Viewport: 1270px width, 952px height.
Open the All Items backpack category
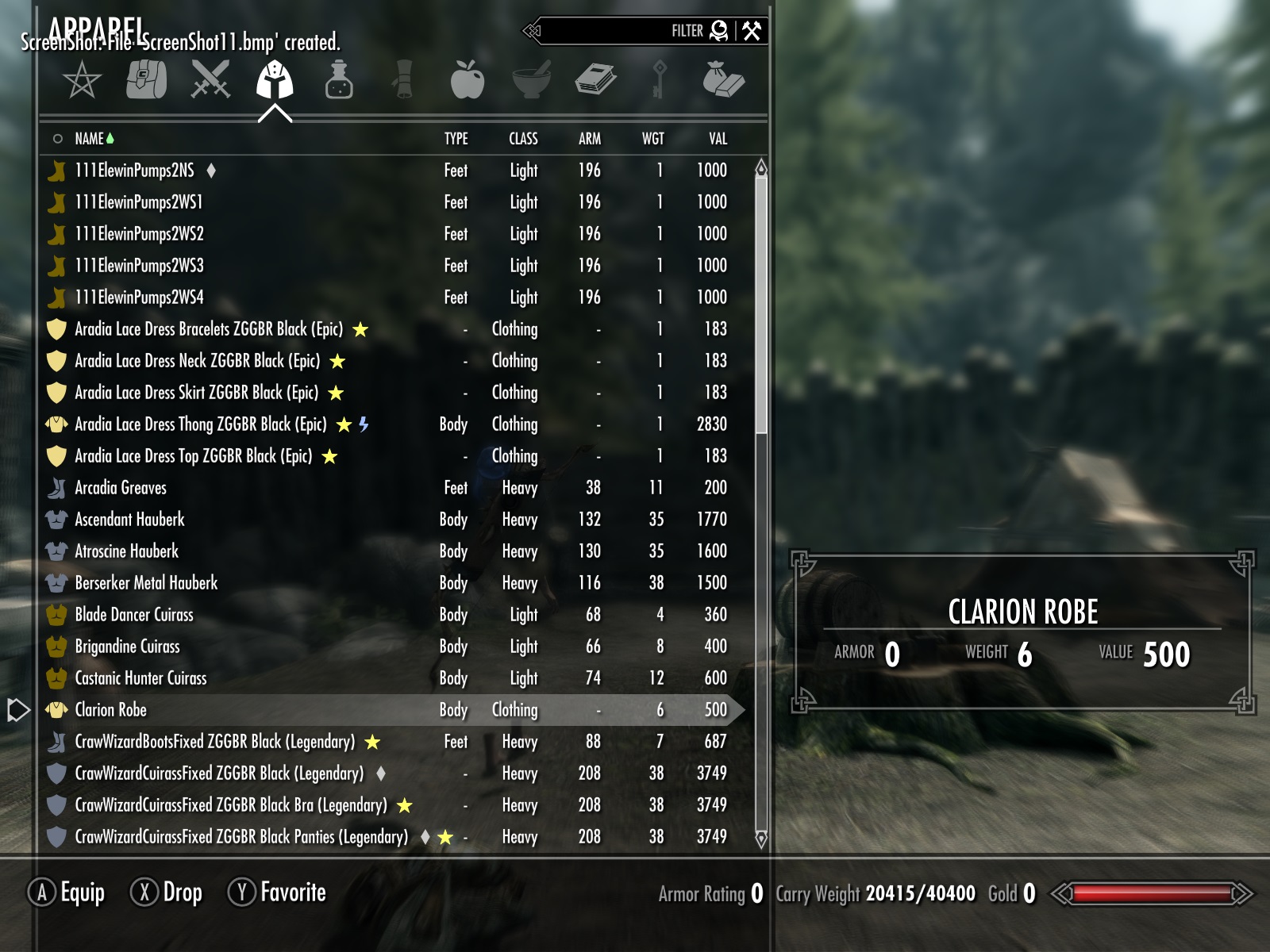click(147, 80)
